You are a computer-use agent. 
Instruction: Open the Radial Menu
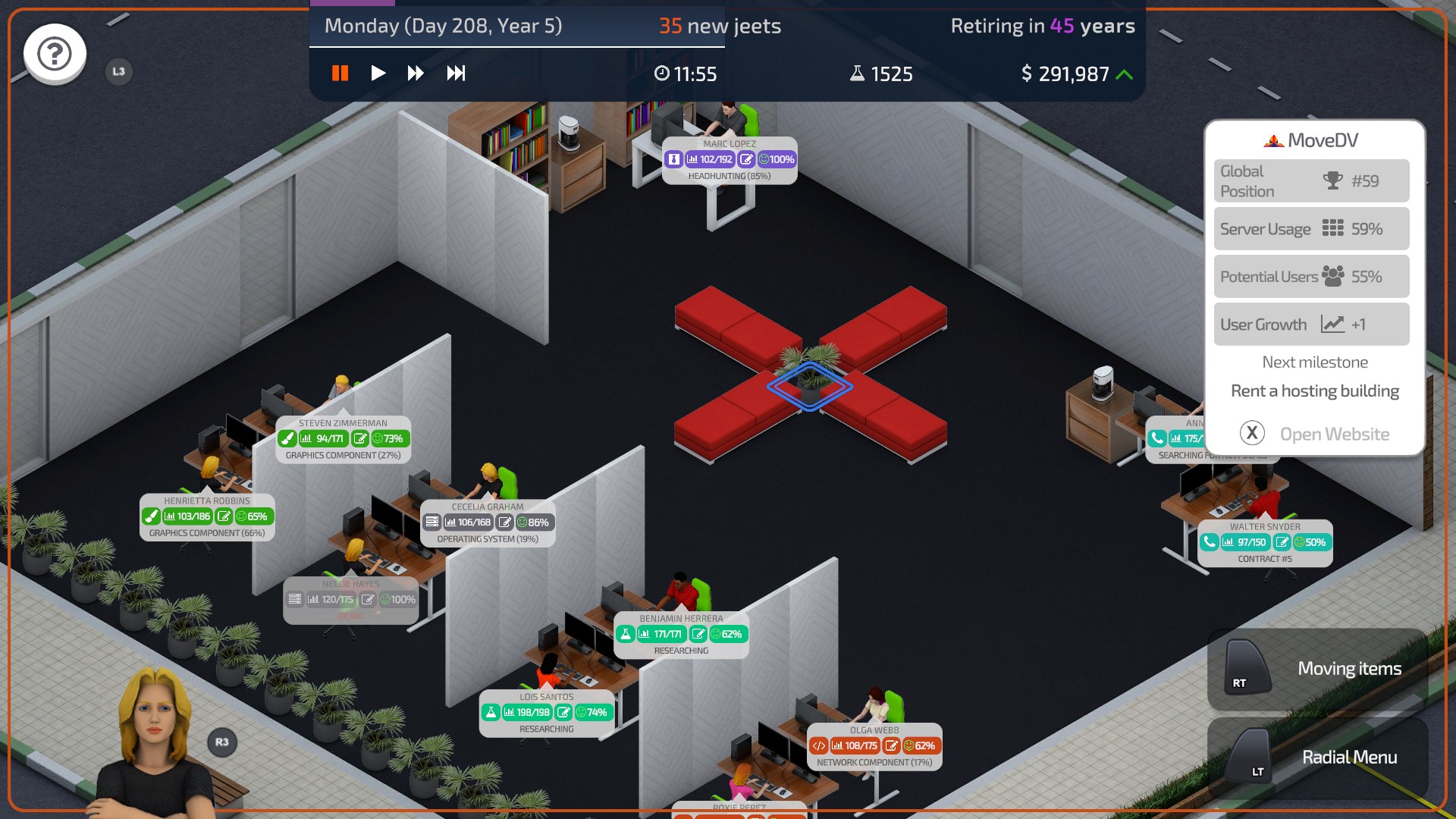(1349, 757)
